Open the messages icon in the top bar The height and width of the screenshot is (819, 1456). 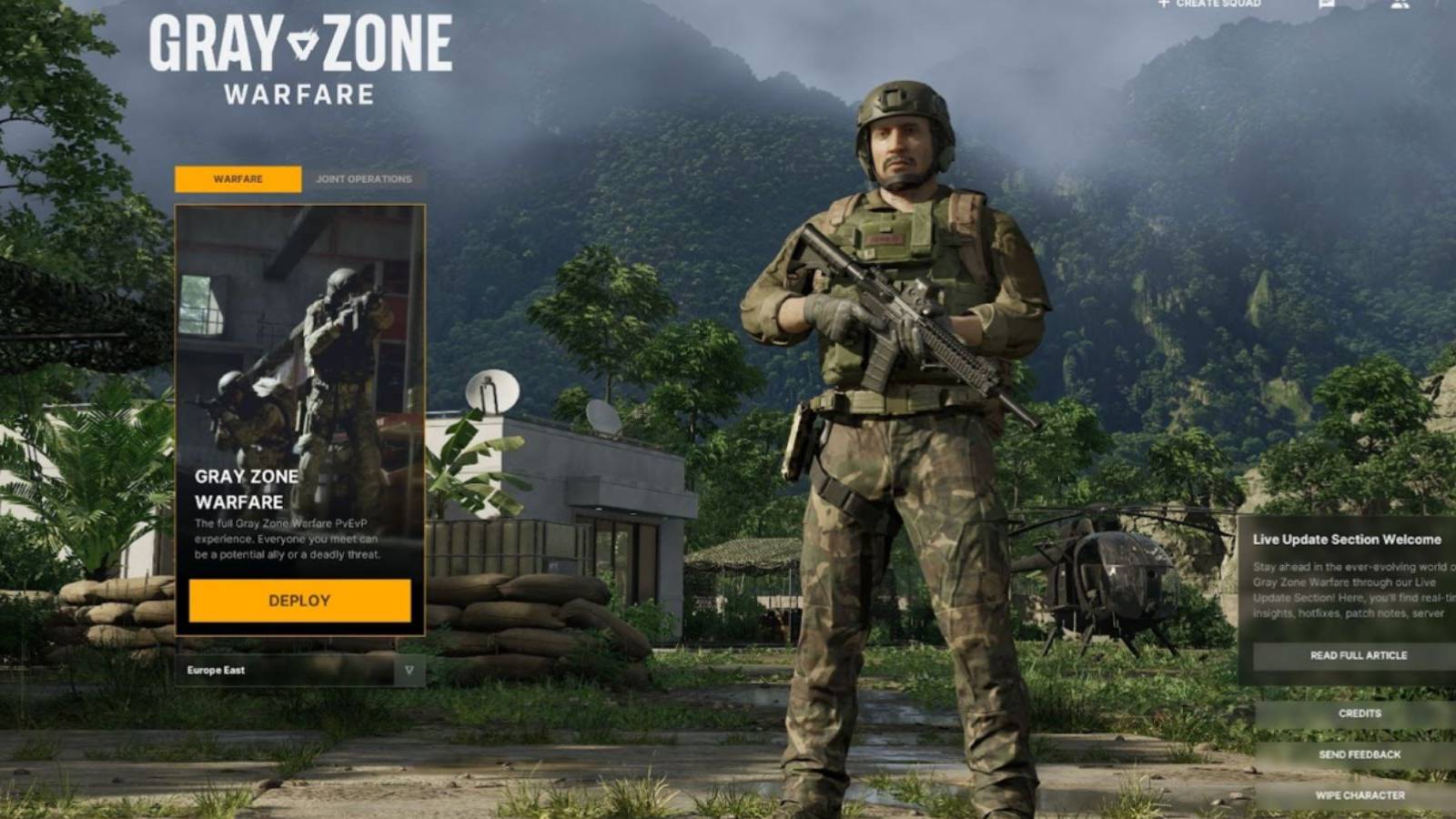[x=1326, y=5]
